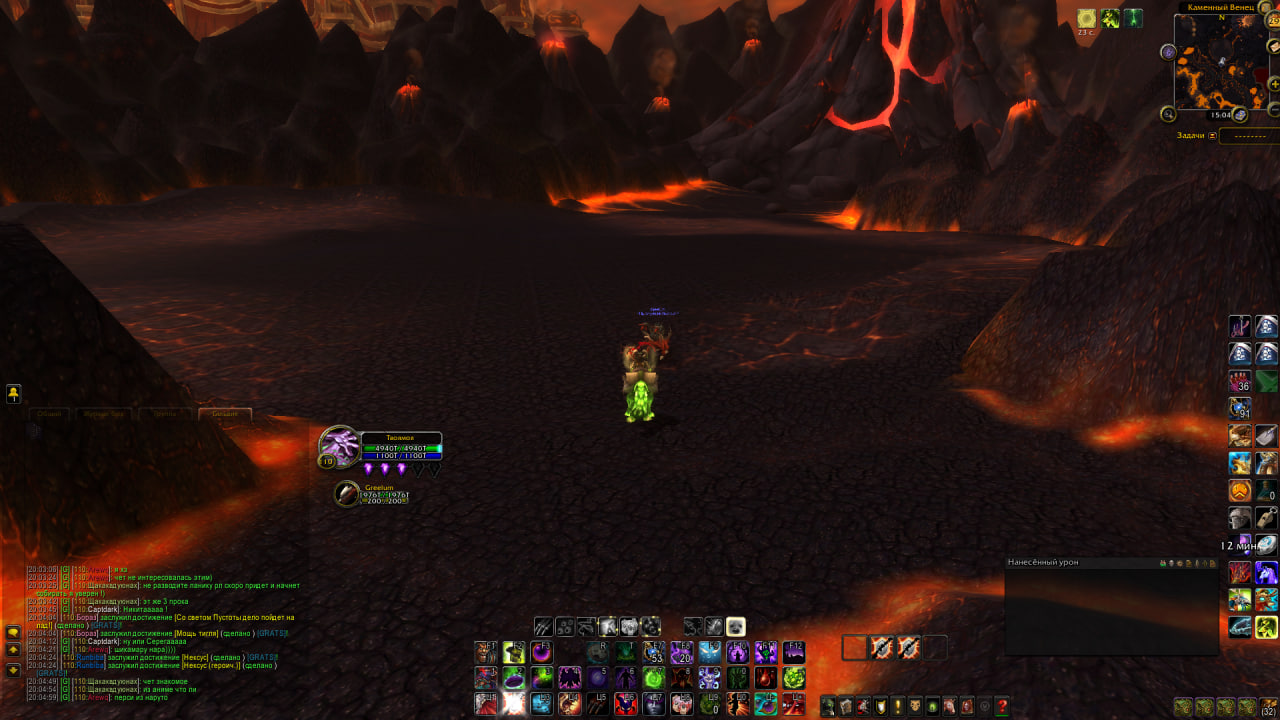Viewport: 1280px width, 720px height.
Task: Open the shield icon in the micro menu
Action: pyautogui.click(x=879, y=706)
